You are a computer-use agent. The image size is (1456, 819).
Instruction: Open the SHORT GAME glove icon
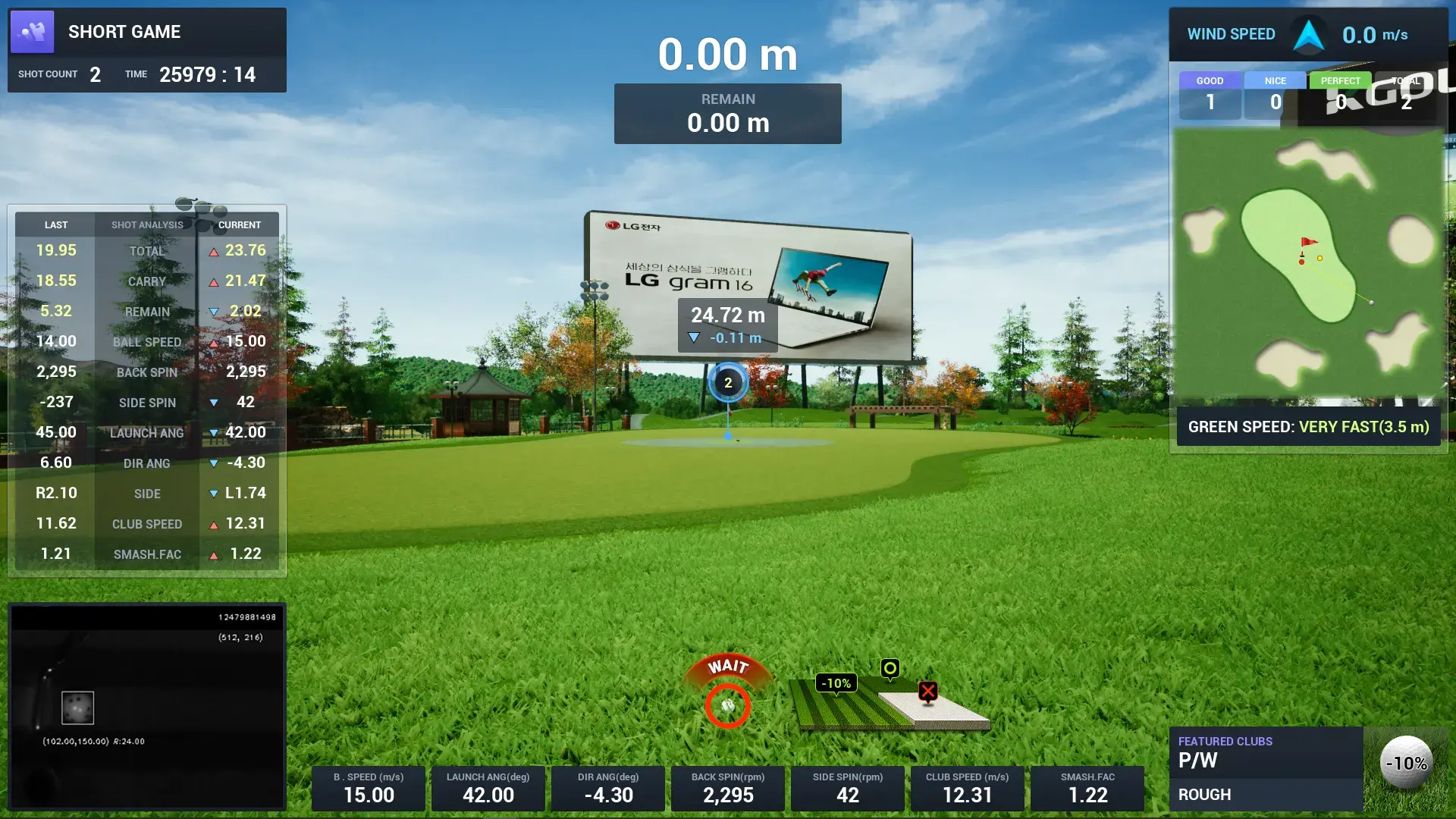[x=33, y=32]
